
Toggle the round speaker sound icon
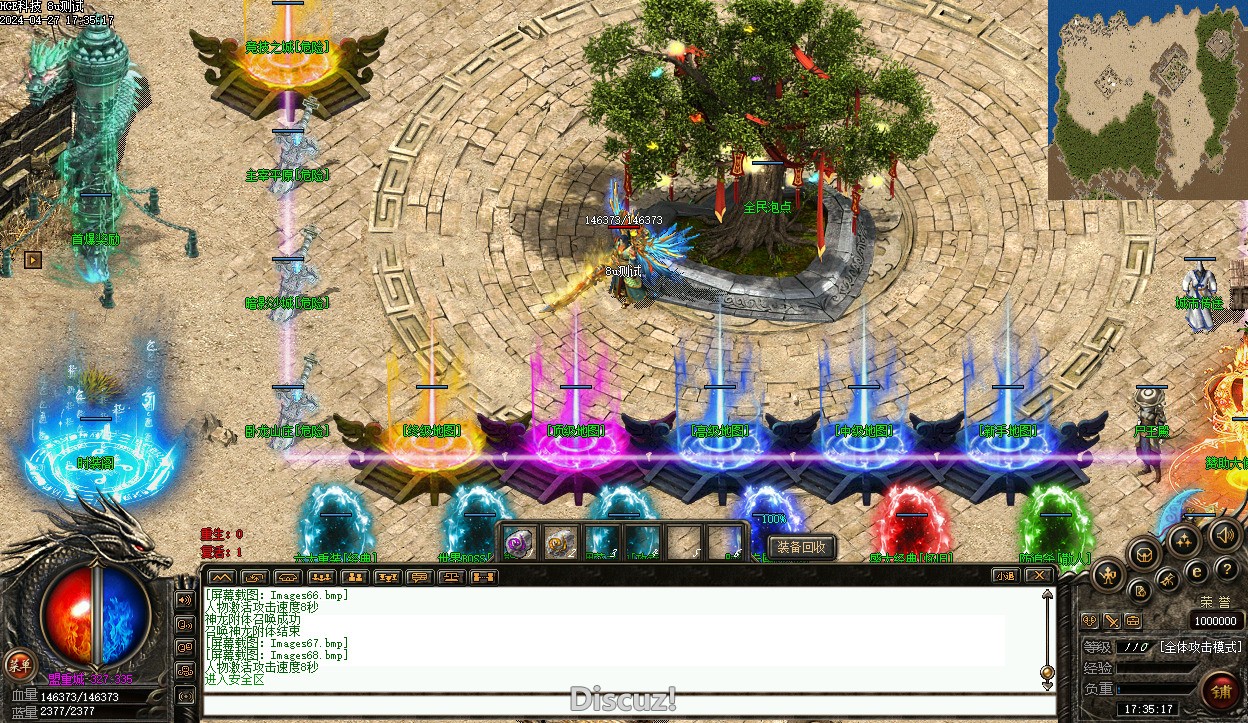[1224, 534]
